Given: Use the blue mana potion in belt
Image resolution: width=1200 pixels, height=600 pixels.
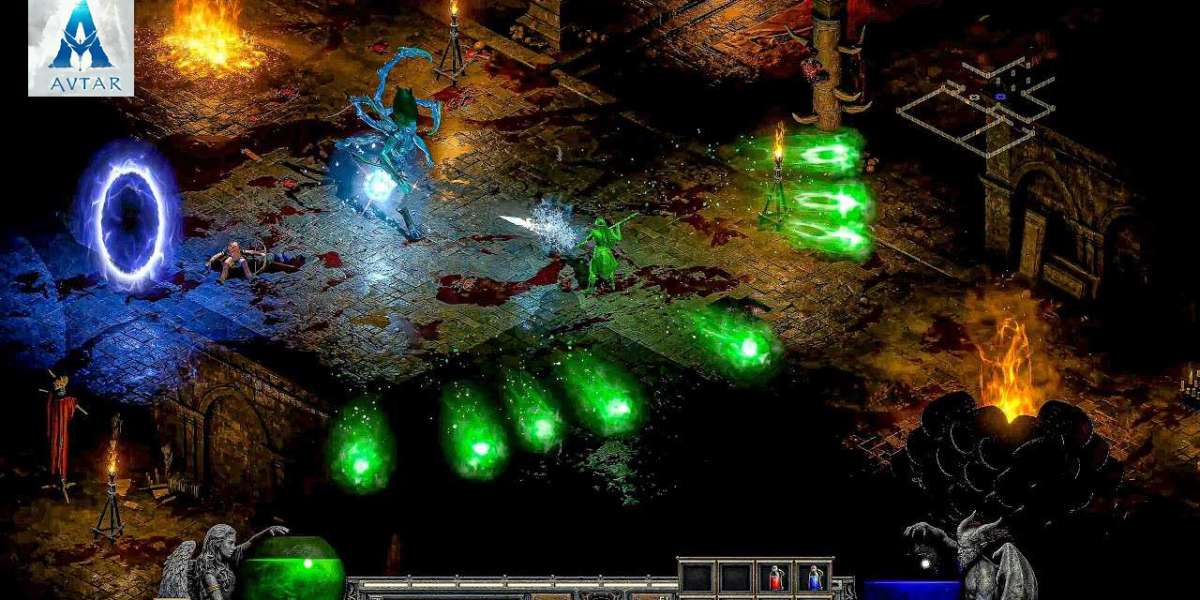Looking at the screenshot, I should click(815, 577).
